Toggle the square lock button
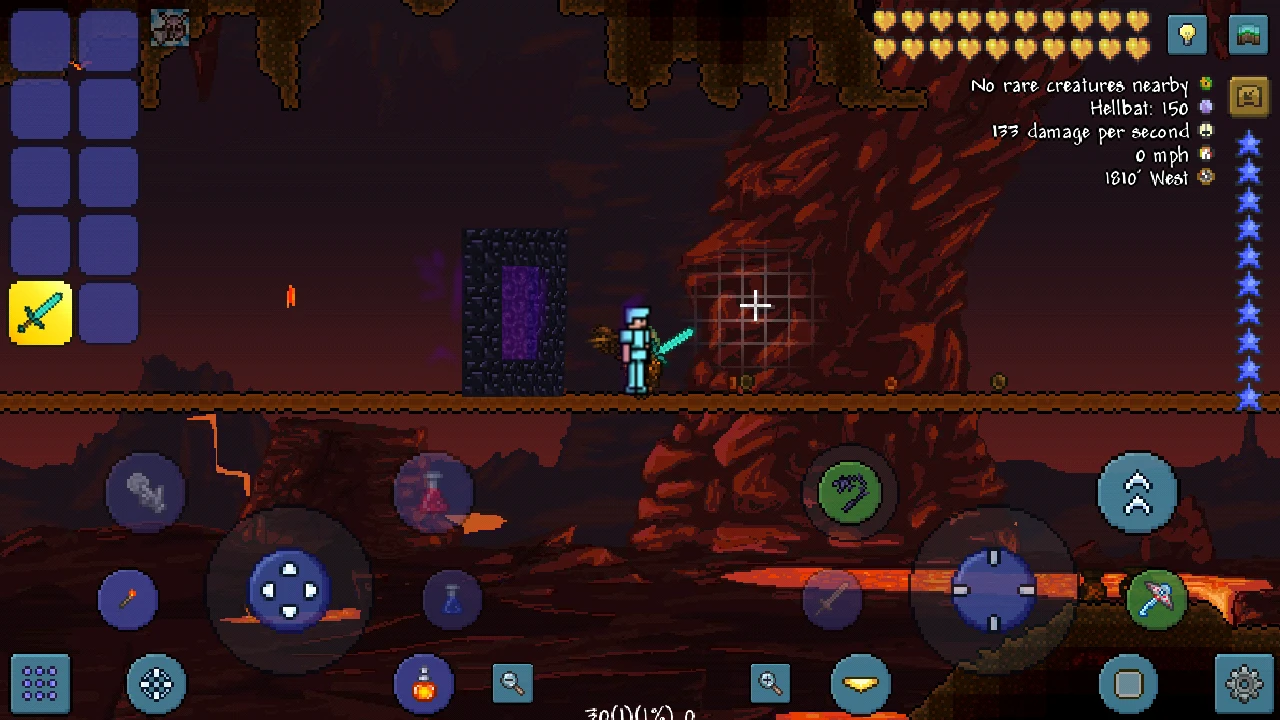 [x=1128, y=683]
